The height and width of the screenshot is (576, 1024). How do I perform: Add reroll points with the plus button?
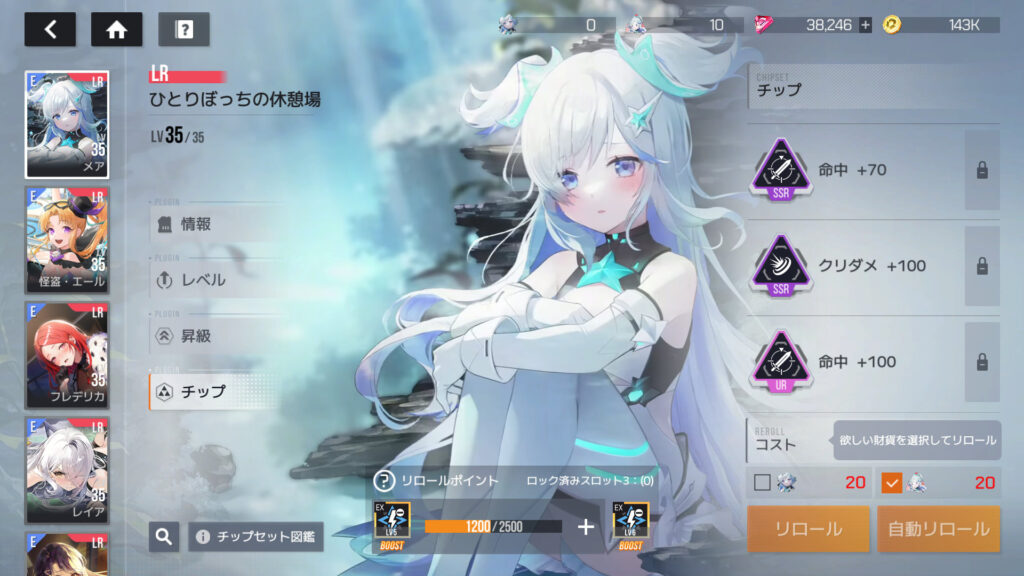586,526
